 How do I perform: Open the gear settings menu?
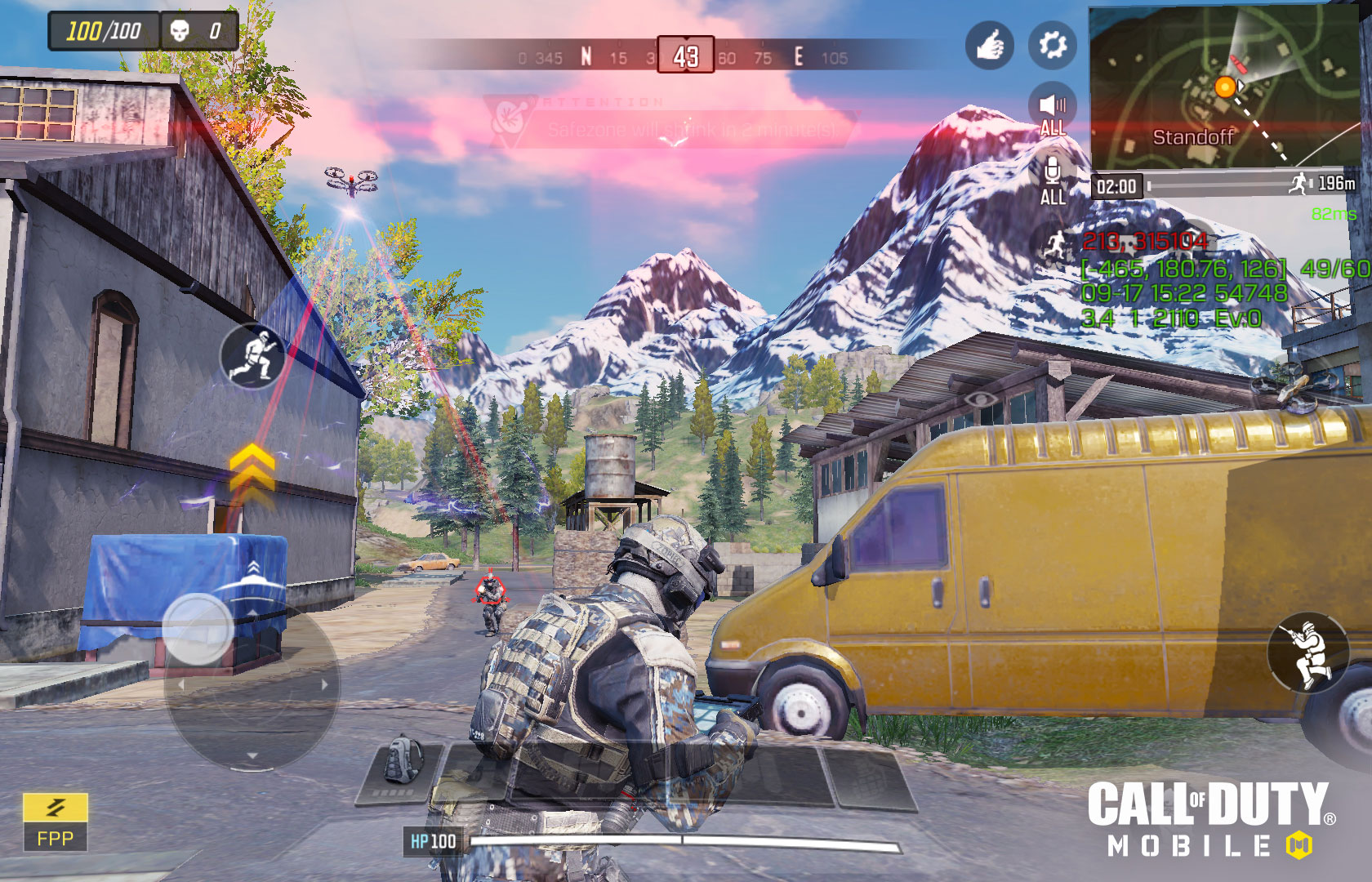[x=1052, y=45]
